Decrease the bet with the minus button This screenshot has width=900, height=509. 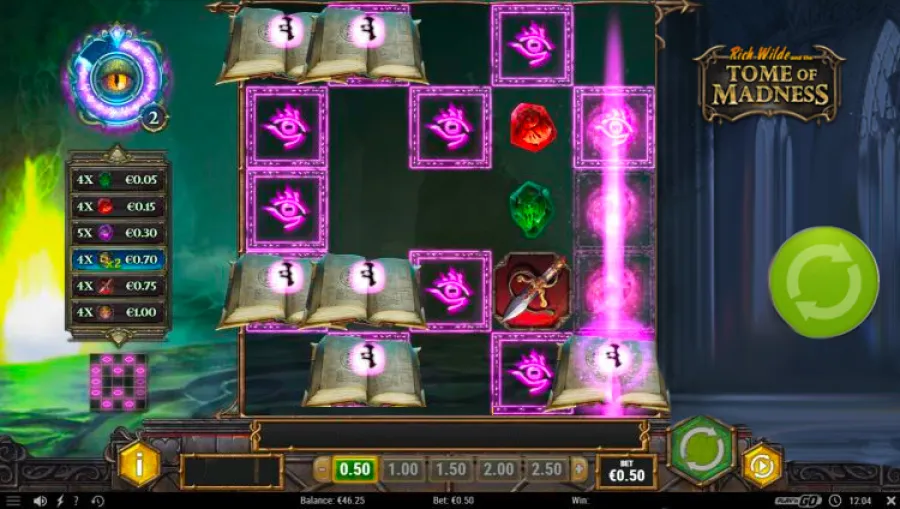(322, 469)
